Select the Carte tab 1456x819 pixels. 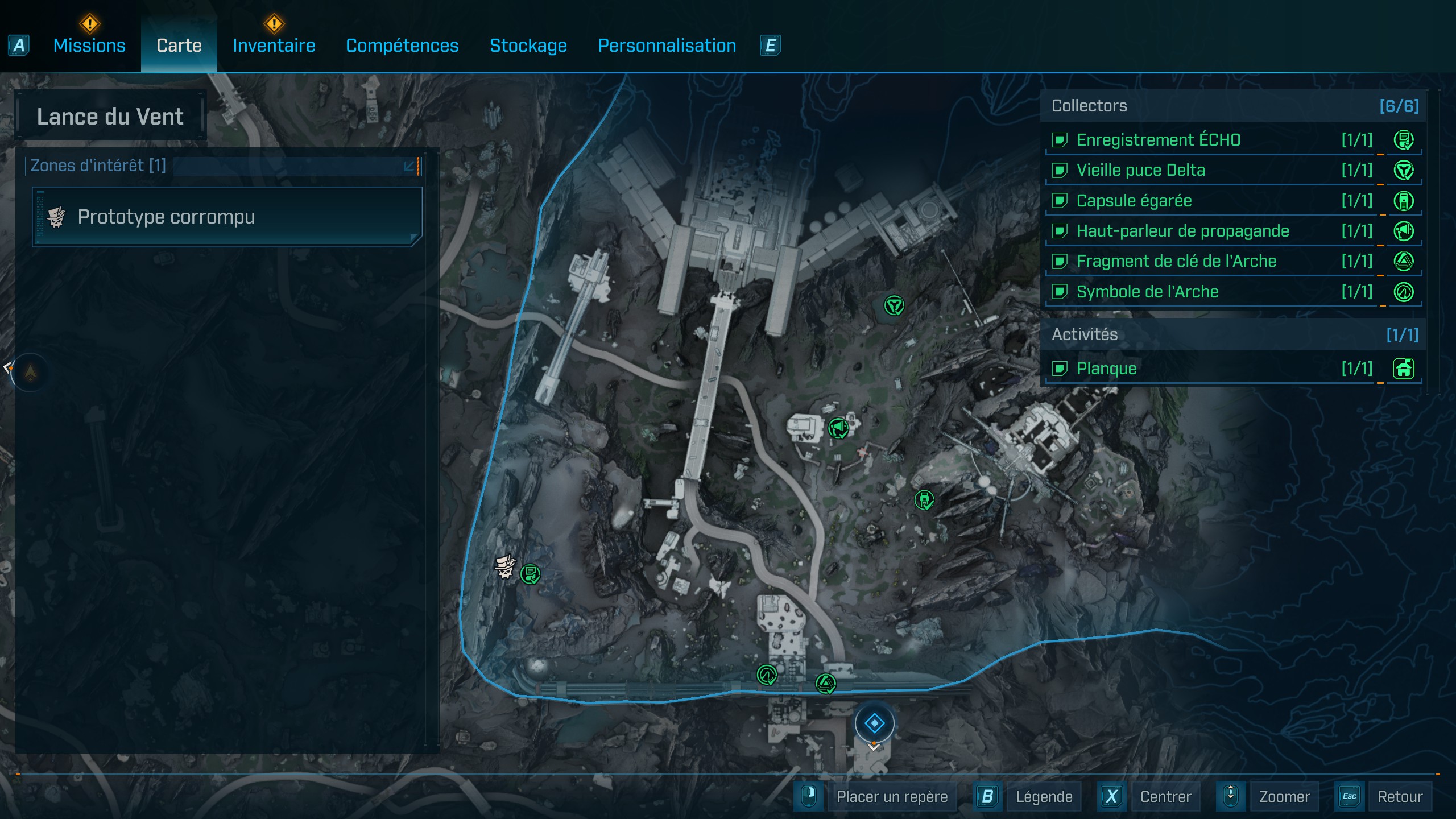(179, 45)
